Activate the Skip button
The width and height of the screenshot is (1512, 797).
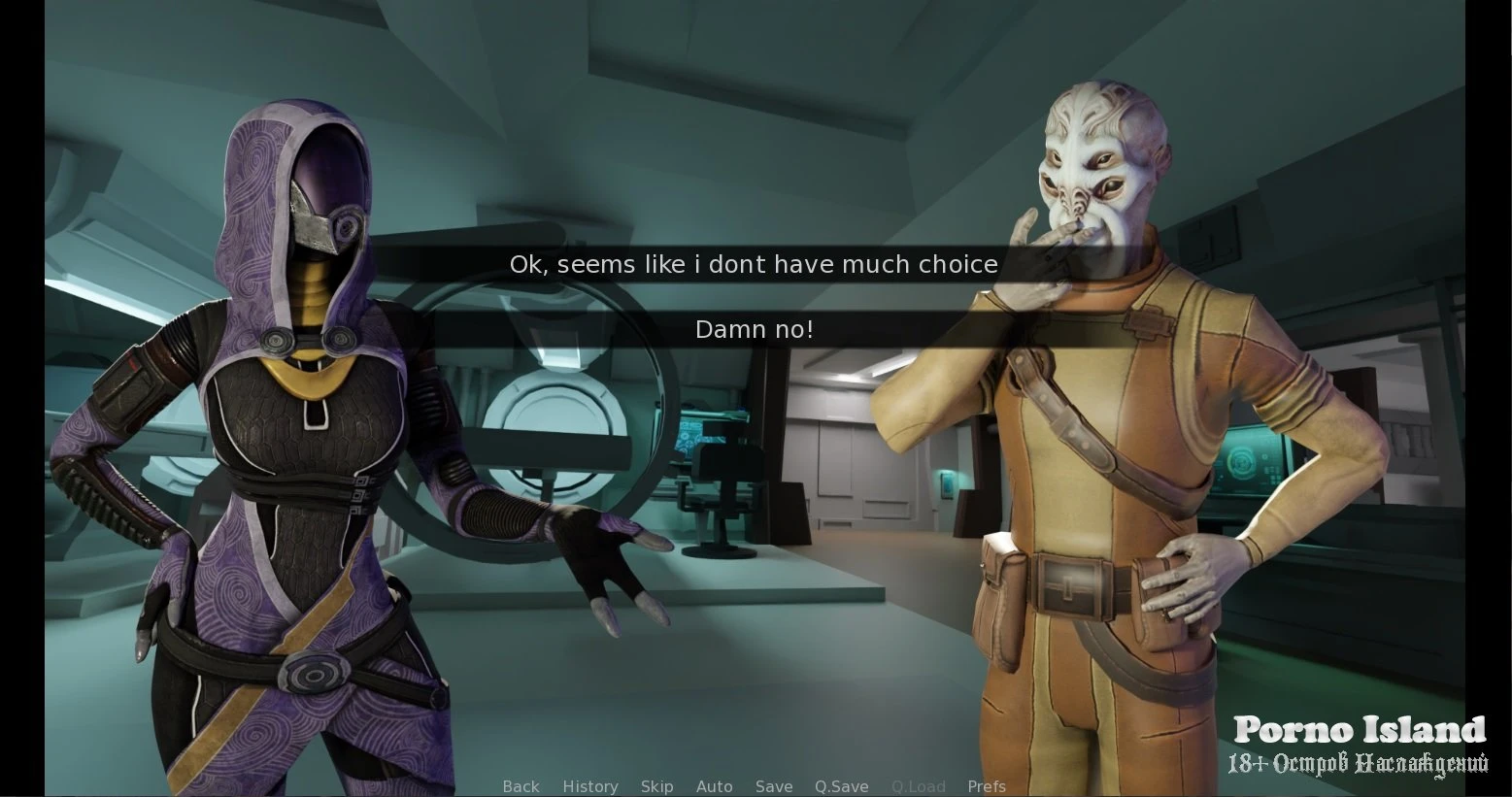tap(656, 786)
